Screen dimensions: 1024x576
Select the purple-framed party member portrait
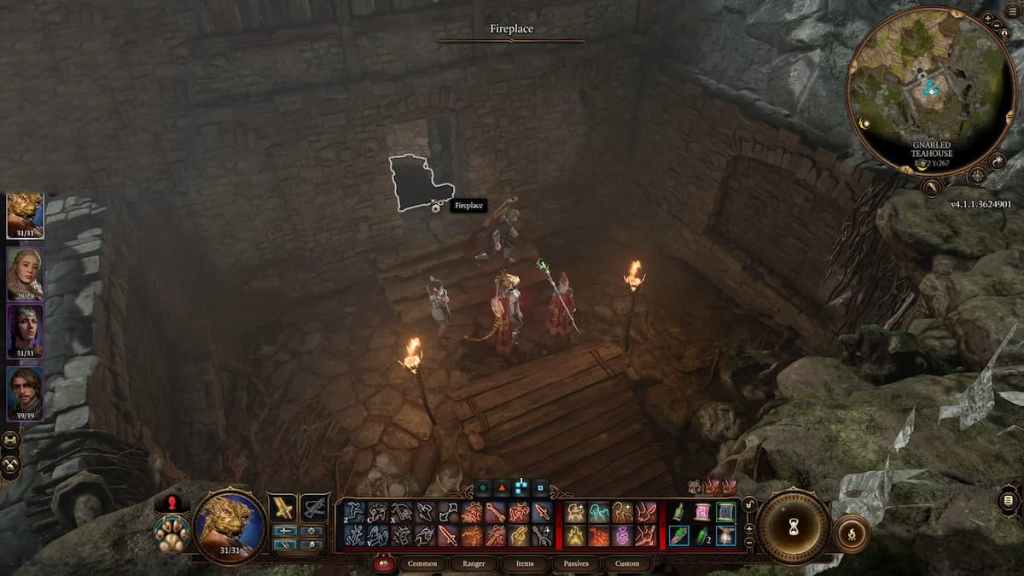click(25, 331)
